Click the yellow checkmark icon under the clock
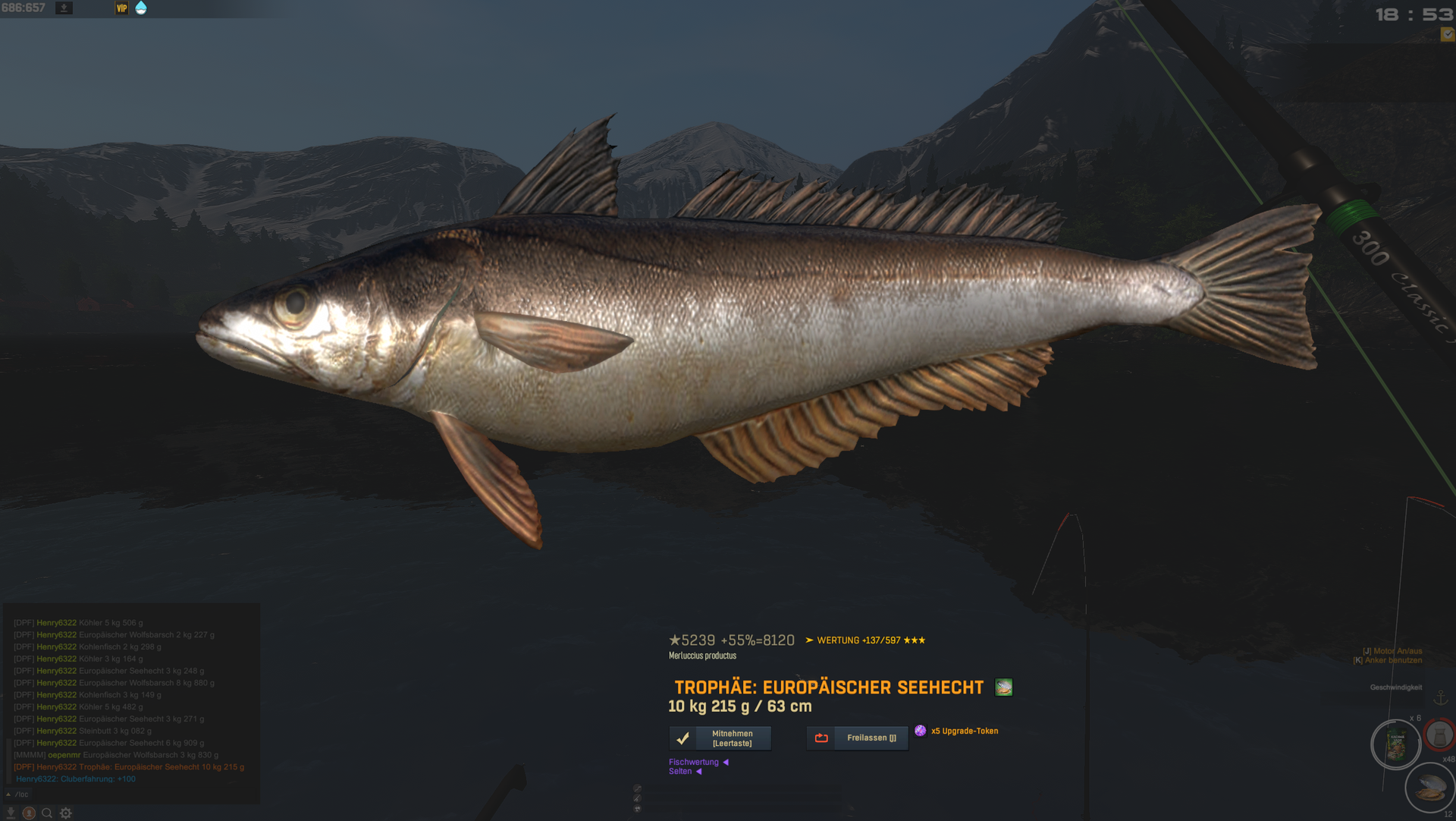The height and width of the screenshot is (821, 1456). pyautogui.click(x=1447, y=34)
